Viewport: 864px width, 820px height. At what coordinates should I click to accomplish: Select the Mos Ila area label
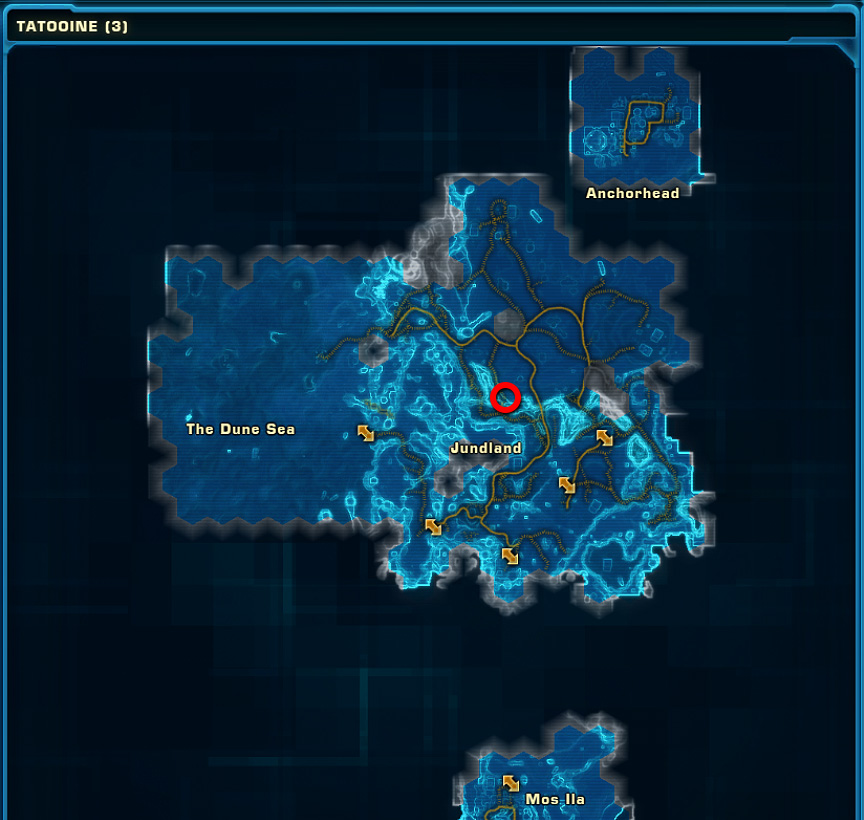tap(555, 799)
